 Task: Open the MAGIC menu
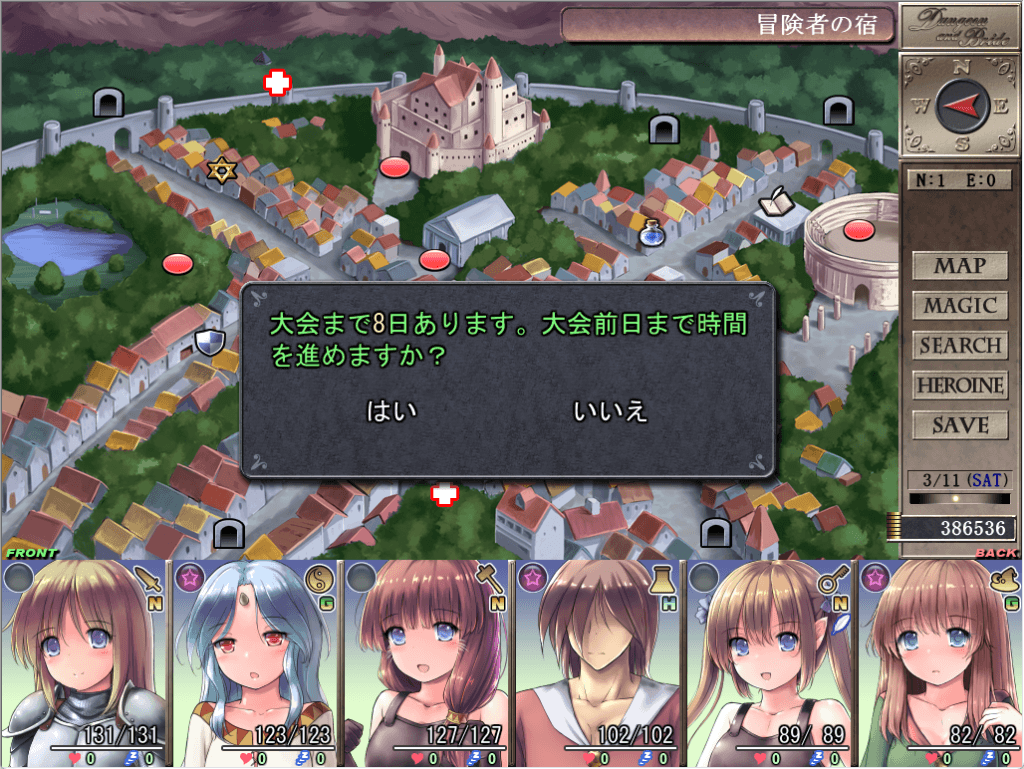pyautogui.click(x=959, y=306)
